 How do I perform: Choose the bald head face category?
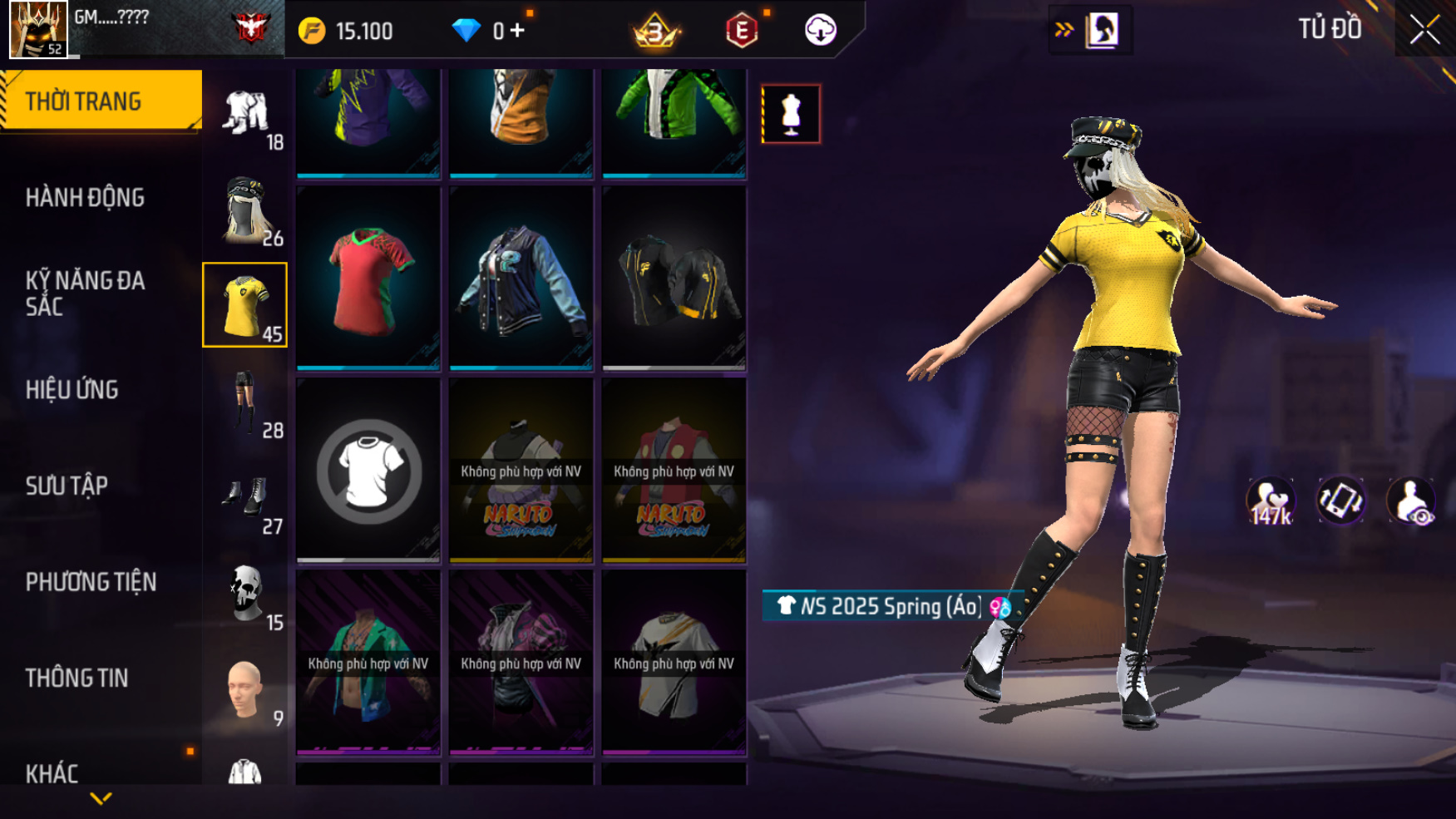(246, 690)
